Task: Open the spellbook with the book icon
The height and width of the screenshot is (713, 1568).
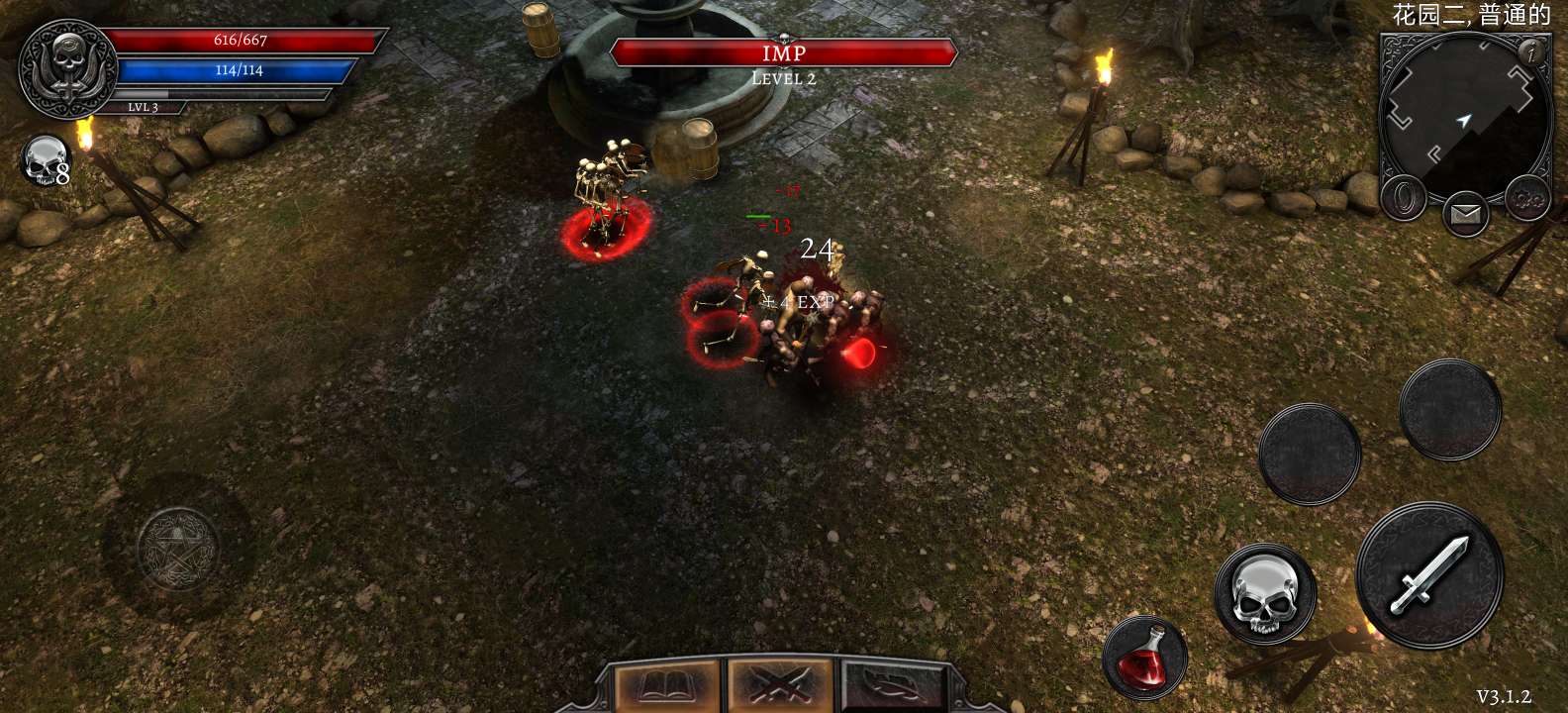Action: [x=663, y=683]
